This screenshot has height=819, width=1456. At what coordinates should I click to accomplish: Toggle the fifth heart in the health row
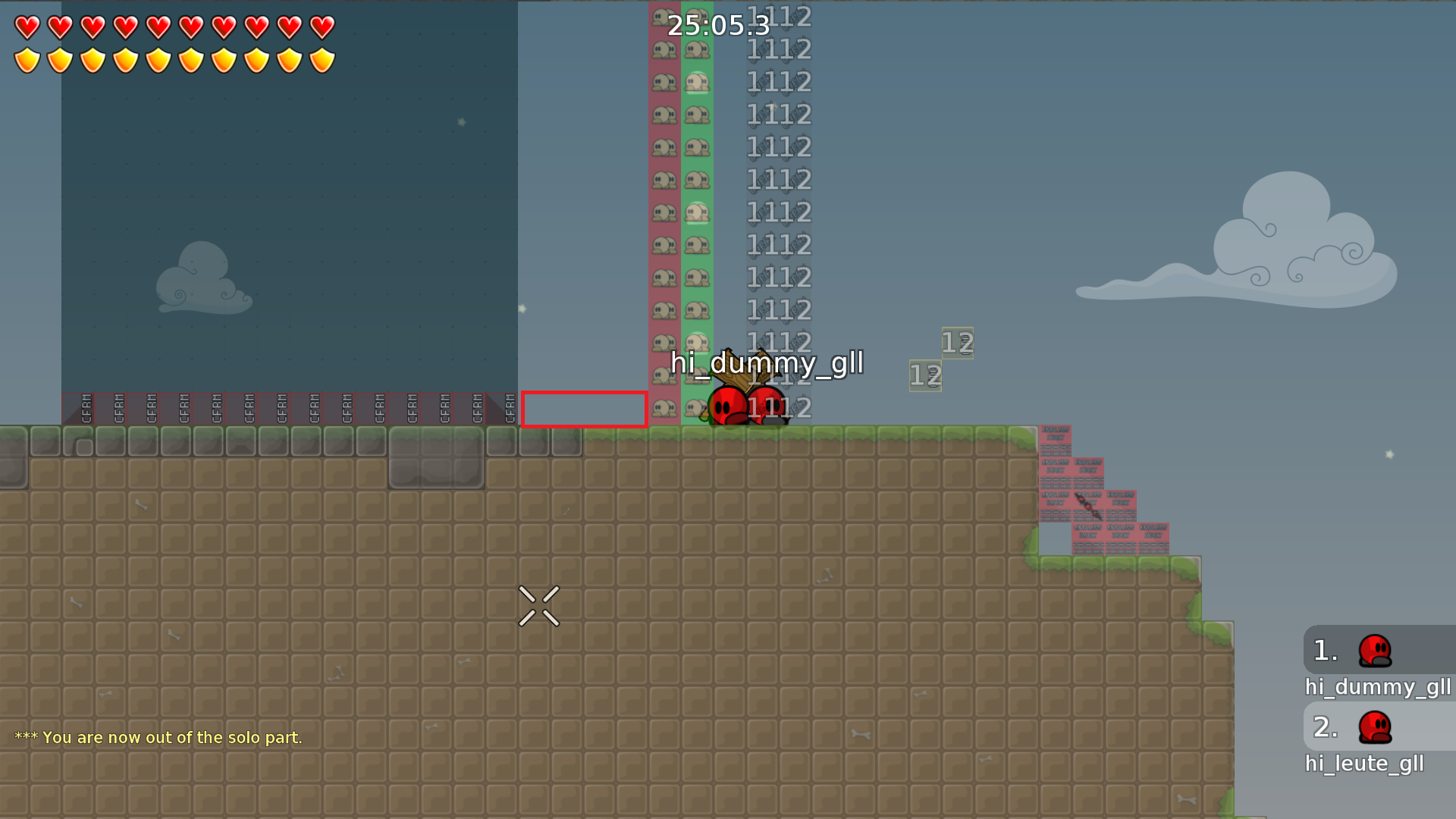[x=157, y=26]
